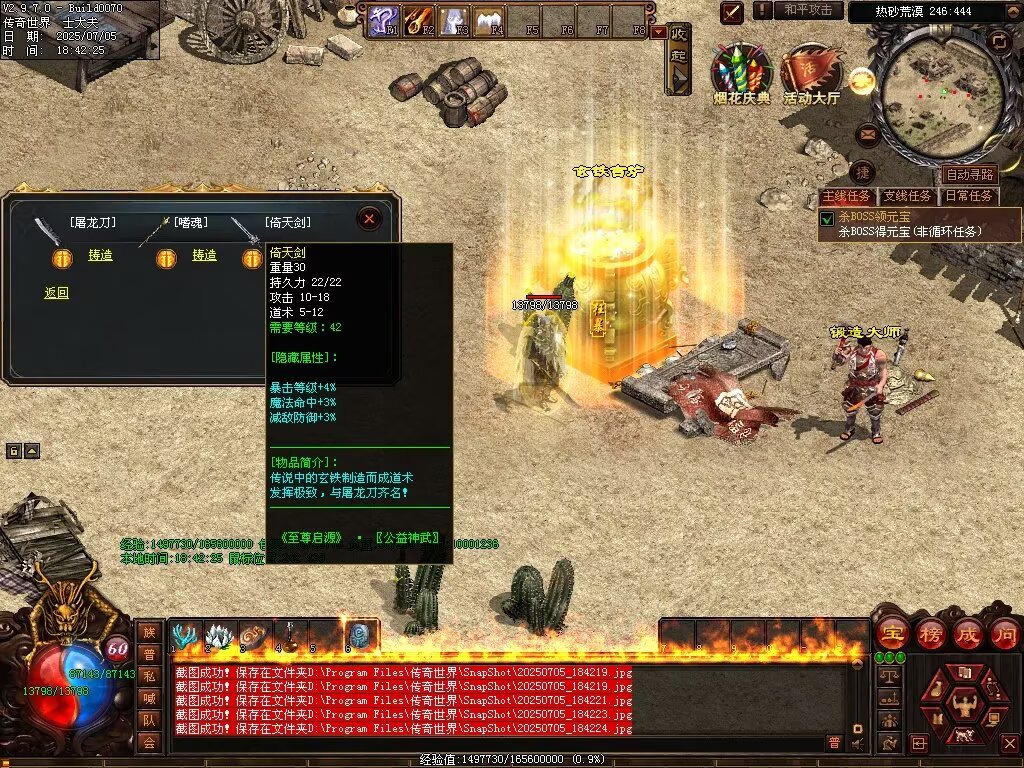Image resolution: width=1024 pixels, height=768 pixels.
Task: Forge the 屠龙刀 weapon
Action: click(x=100, y=255)
